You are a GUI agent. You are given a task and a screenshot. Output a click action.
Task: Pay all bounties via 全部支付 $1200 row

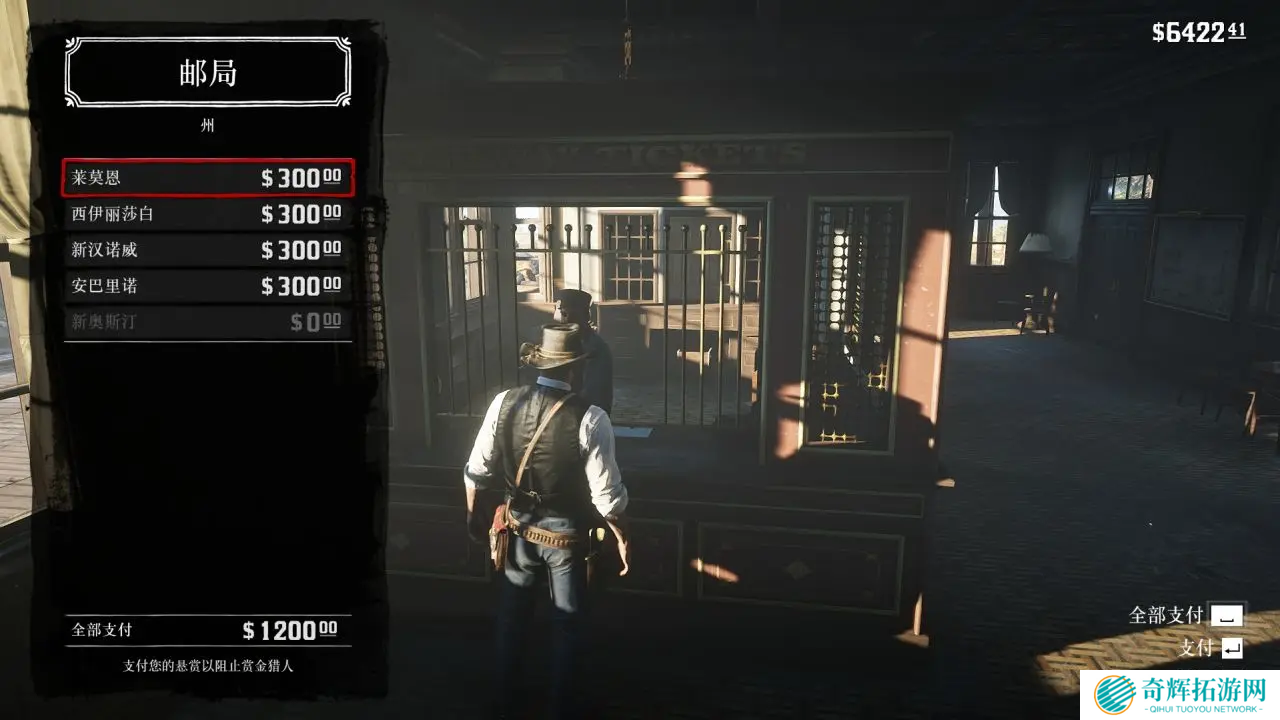(207, 630)
